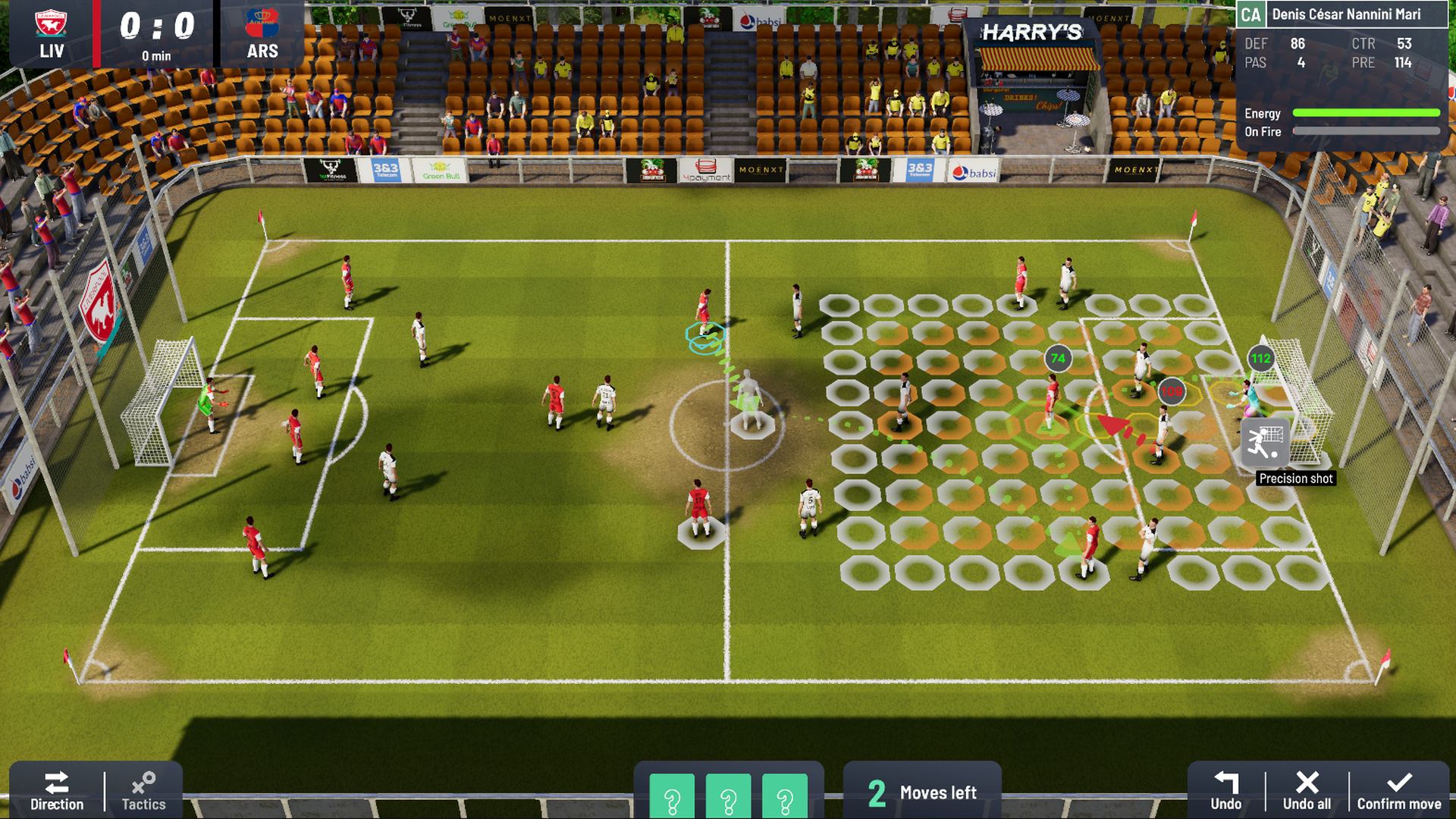Reveal the middle hidden question card

729,798
